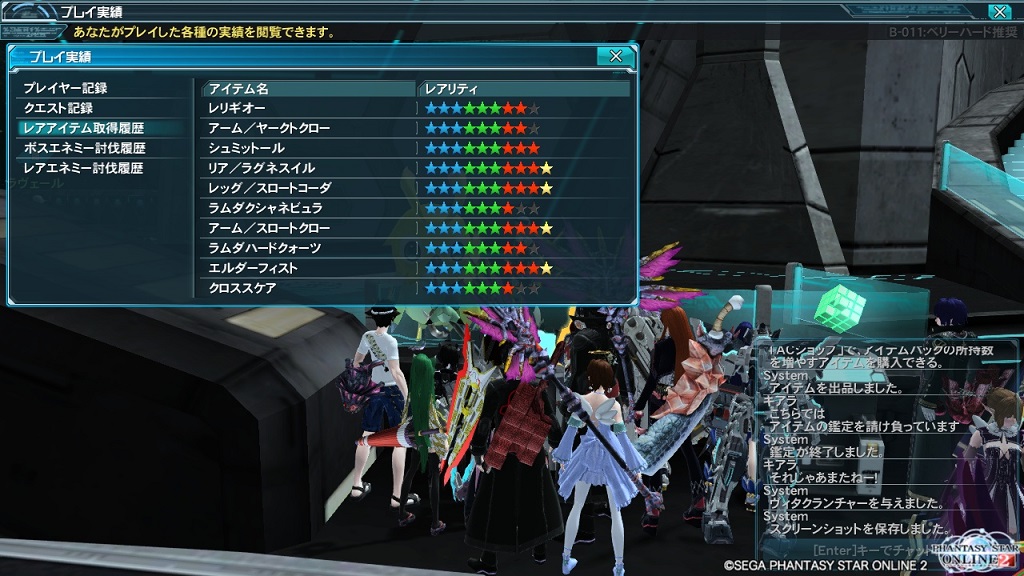
Task: Choose レアアイテム取得履歴 rare item history
Action: tap(84, 128)
